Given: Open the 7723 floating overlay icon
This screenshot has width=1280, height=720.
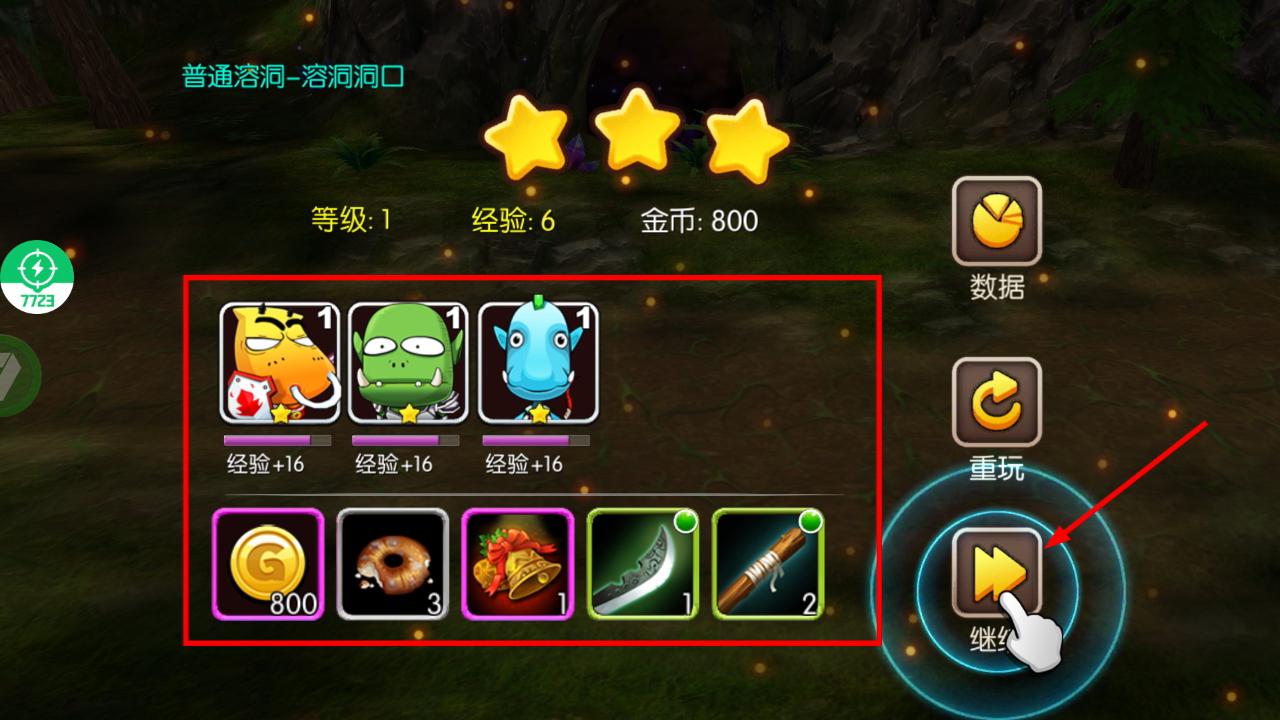Looking at the screenshot, I should click(37, 277).
